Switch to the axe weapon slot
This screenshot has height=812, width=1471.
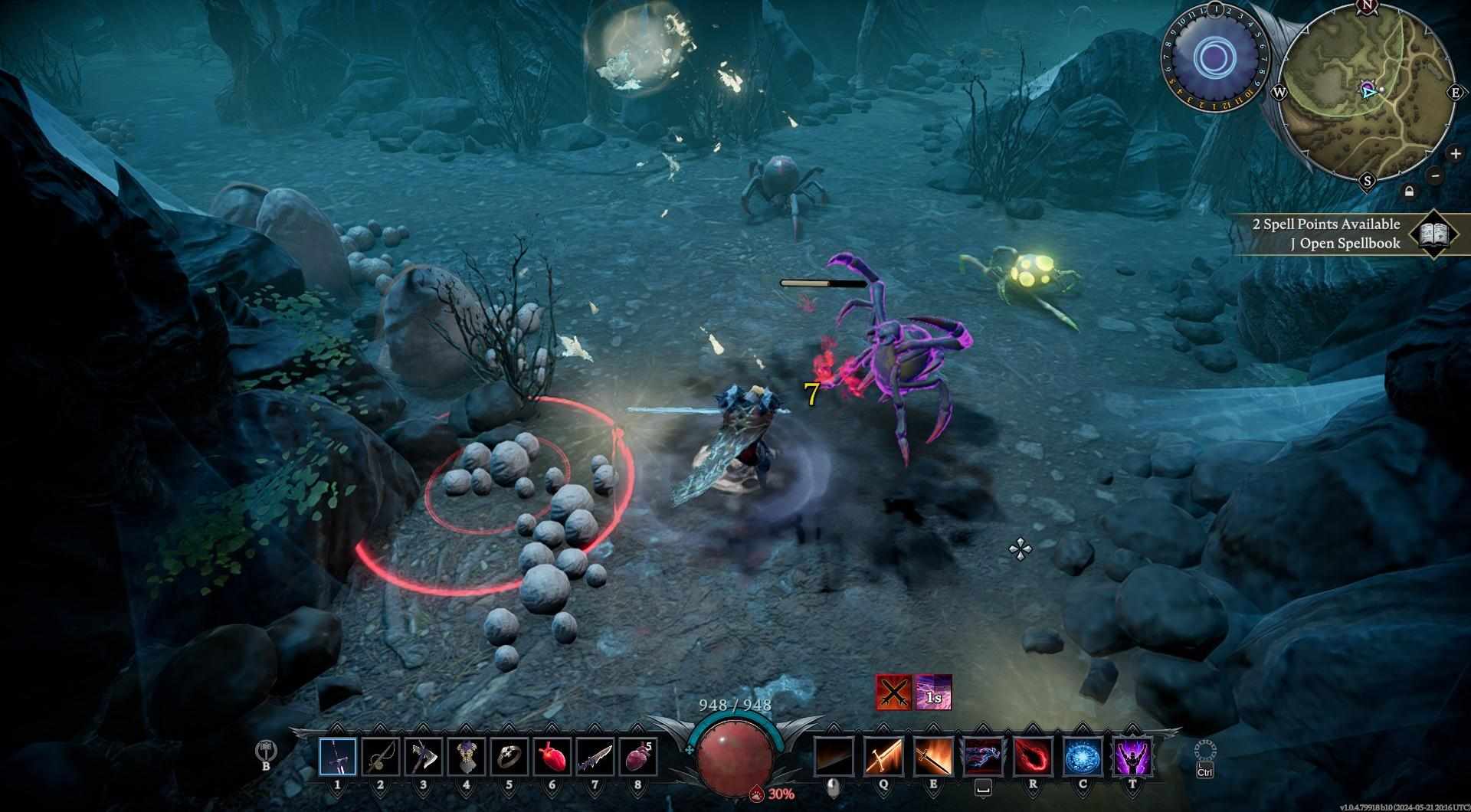click(x=424, y=757)
